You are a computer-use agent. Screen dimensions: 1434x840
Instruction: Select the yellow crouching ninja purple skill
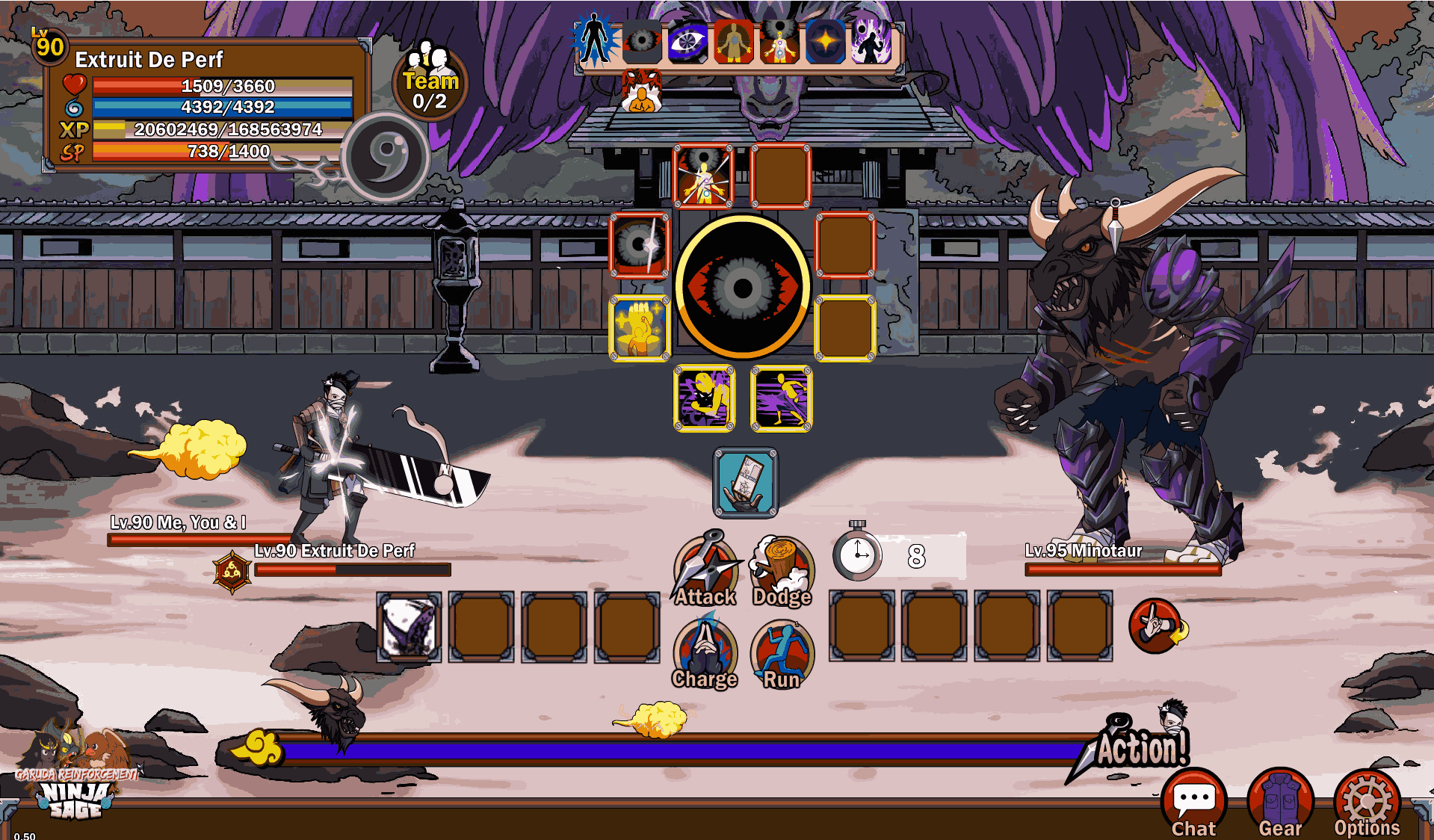pos(705,398)
